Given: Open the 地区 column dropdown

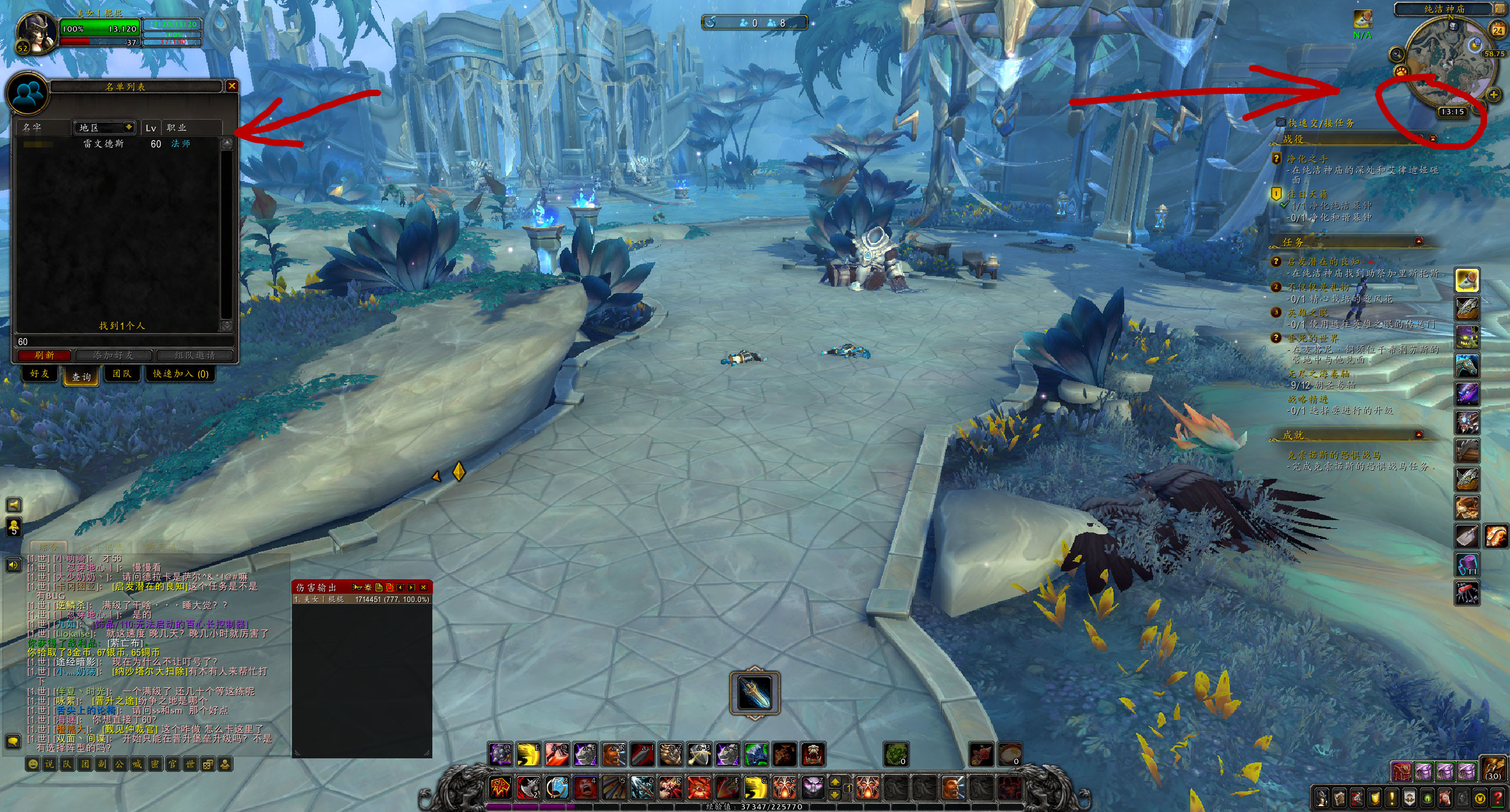Looking at the screenshot, I should click(x=128, y=127).
